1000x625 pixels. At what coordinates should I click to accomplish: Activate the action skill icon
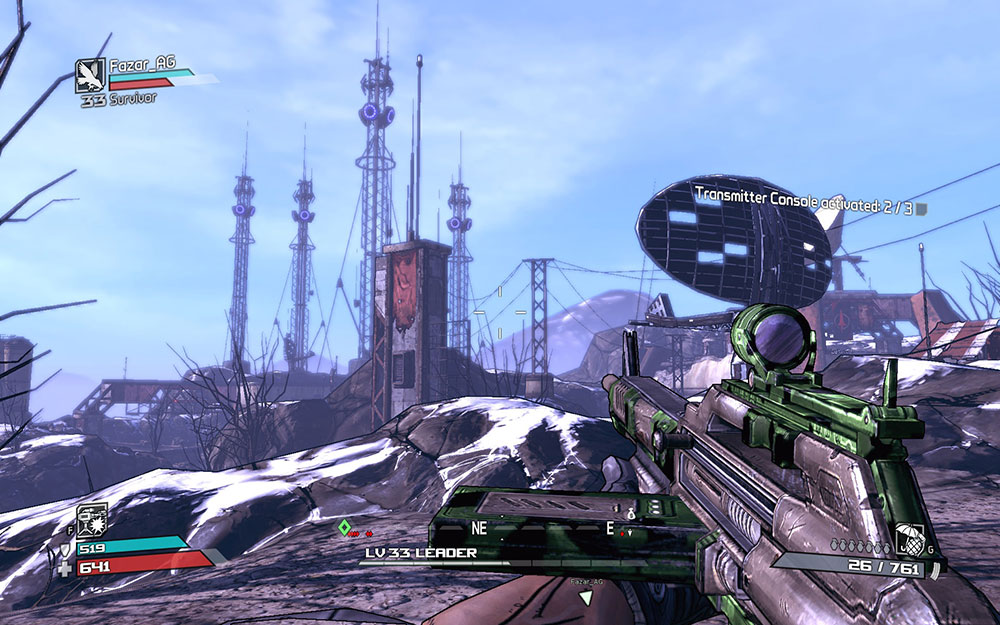coord(92,519)
